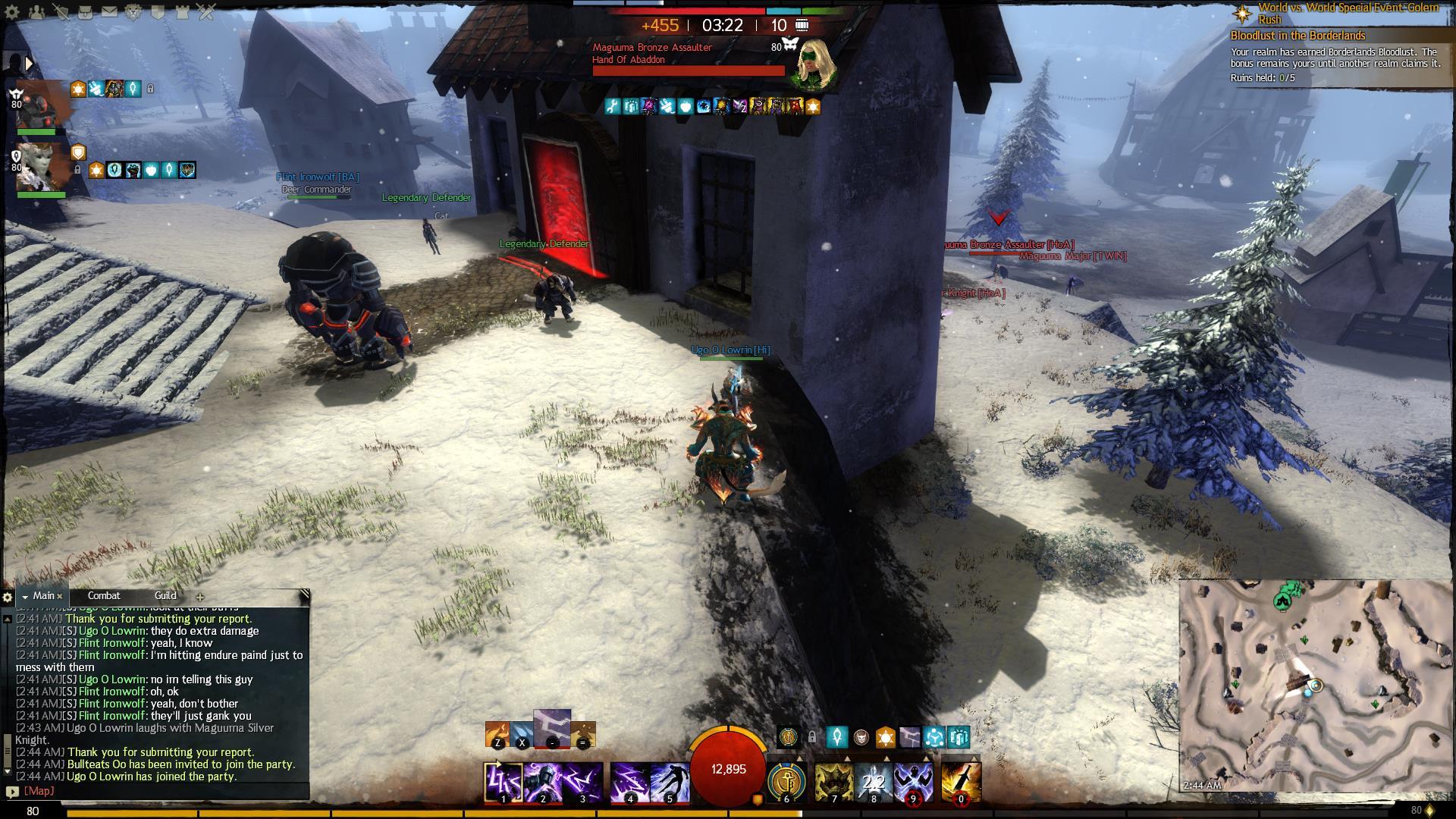Open the World vs. World castle icon
Image resolution: width=1456 pixels, height=819 pixels.
[183, 11]
